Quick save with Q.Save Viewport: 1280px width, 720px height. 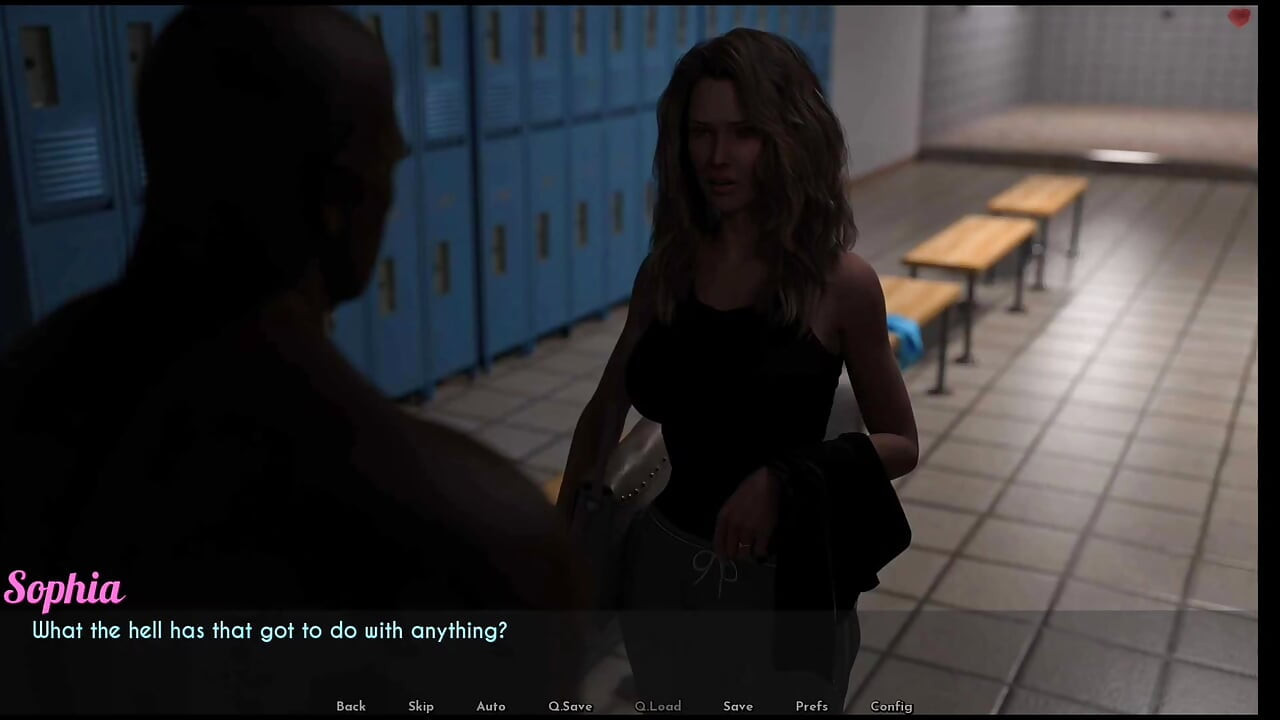pyautogui.click(x=570, y=706)
